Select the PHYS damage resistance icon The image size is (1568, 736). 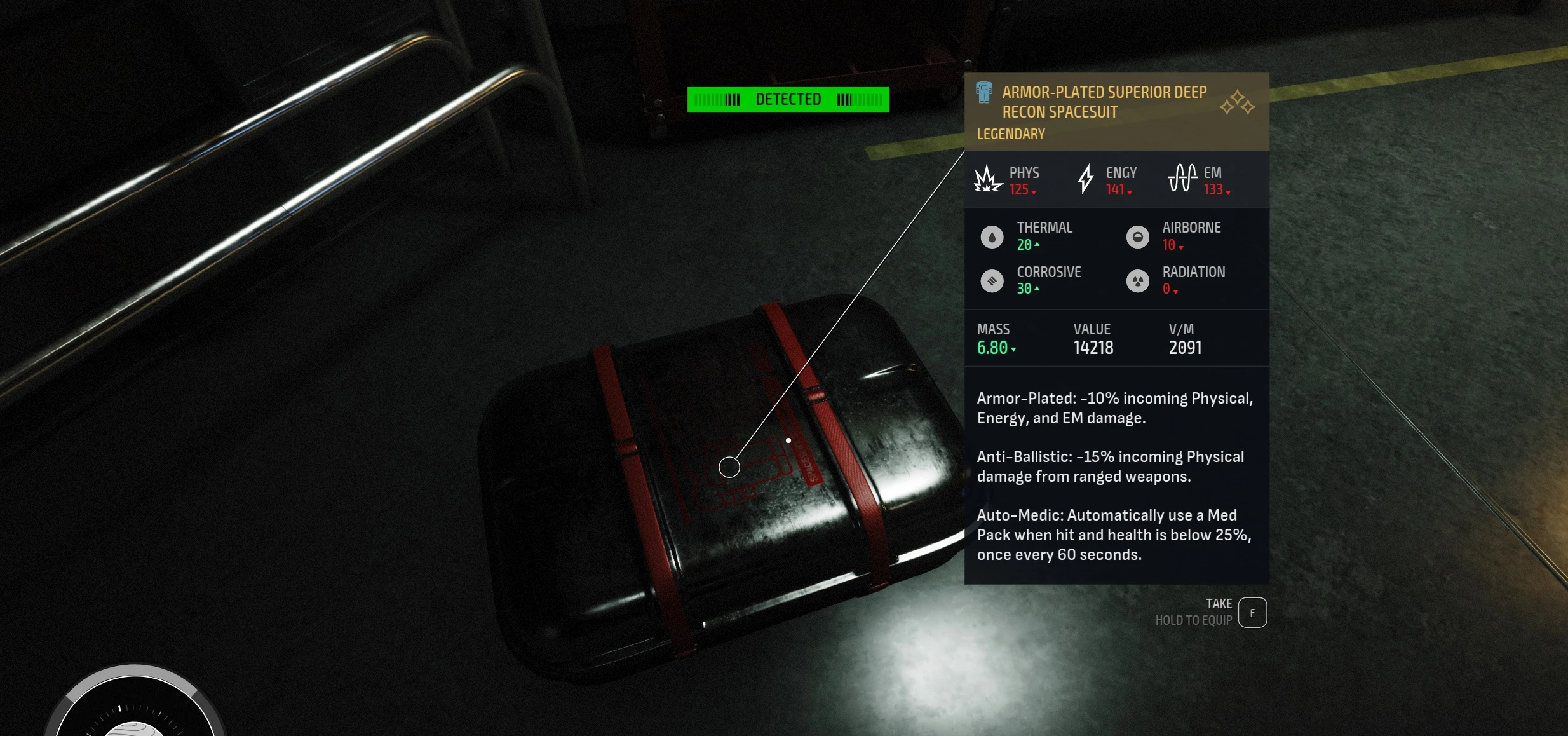coord(987,179)
